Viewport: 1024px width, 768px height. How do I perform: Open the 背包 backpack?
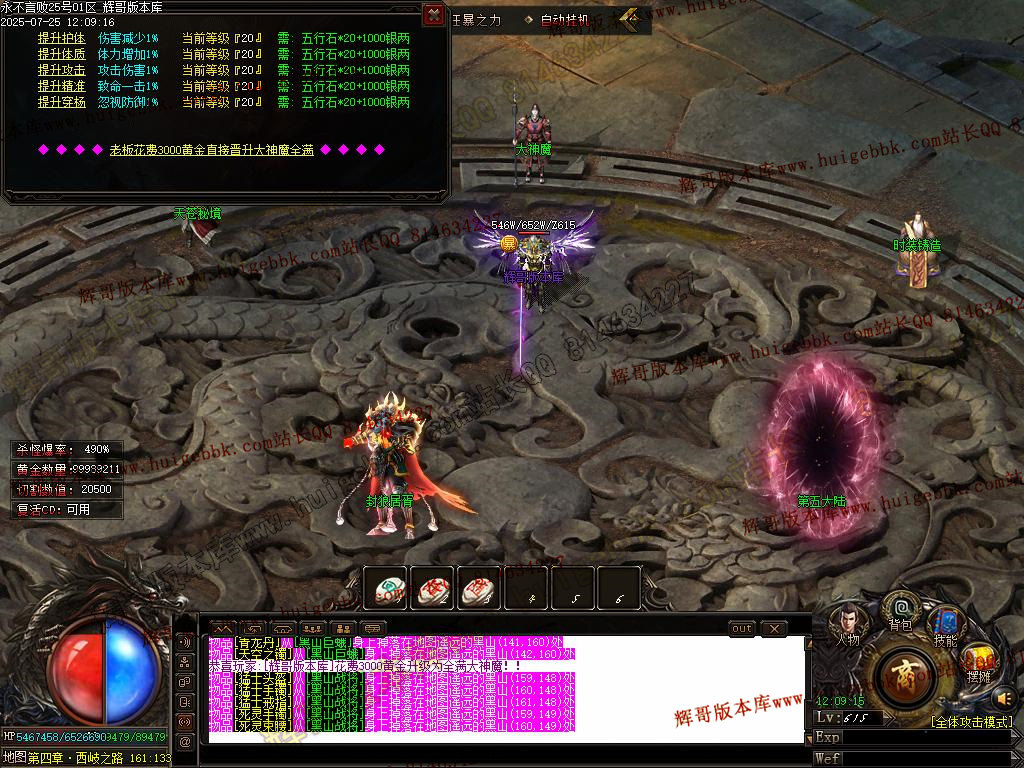point(900,610)
